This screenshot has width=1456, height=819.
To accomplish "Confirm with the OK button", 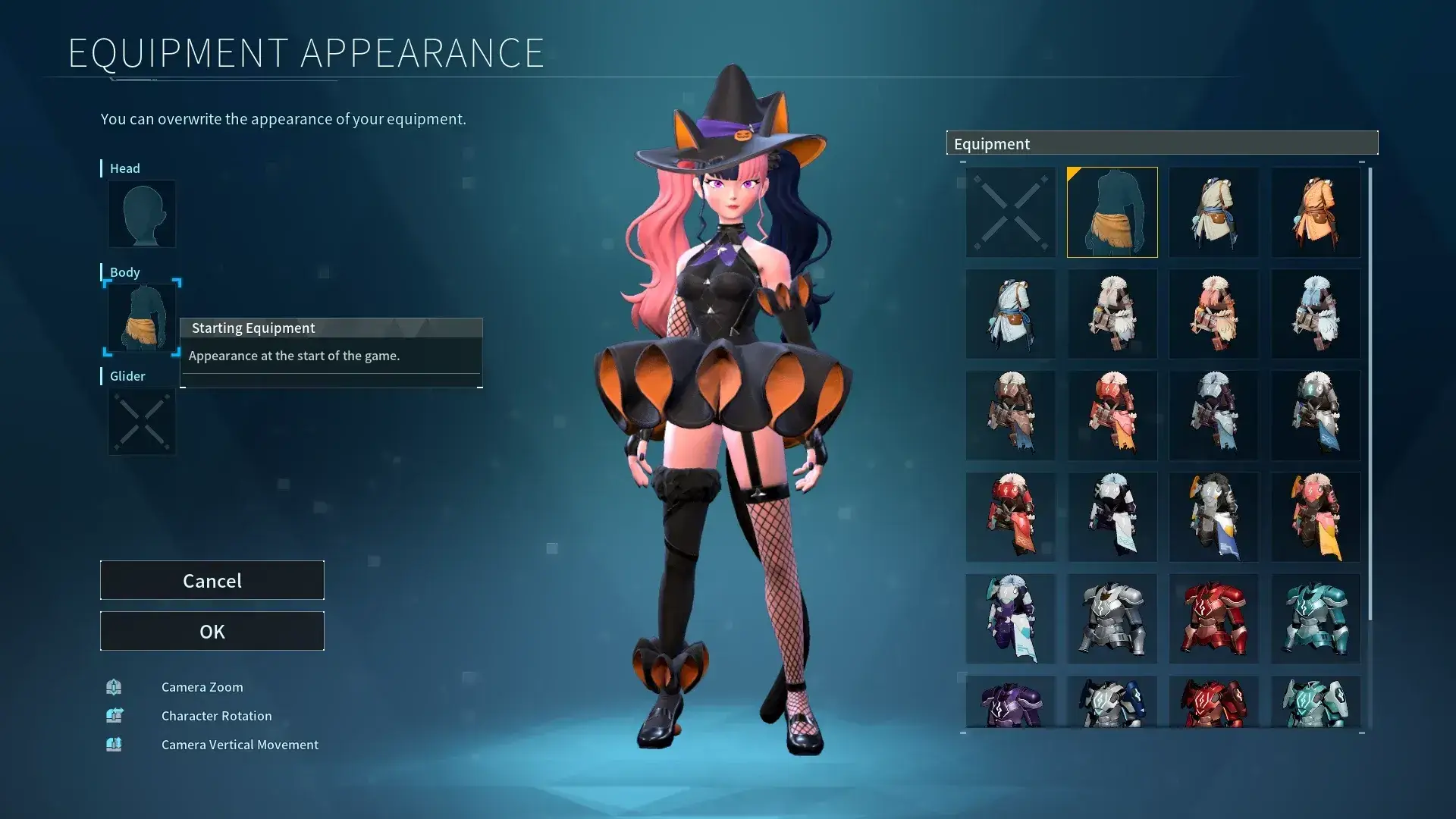I will pyautogui.click(x=212, y=631).
